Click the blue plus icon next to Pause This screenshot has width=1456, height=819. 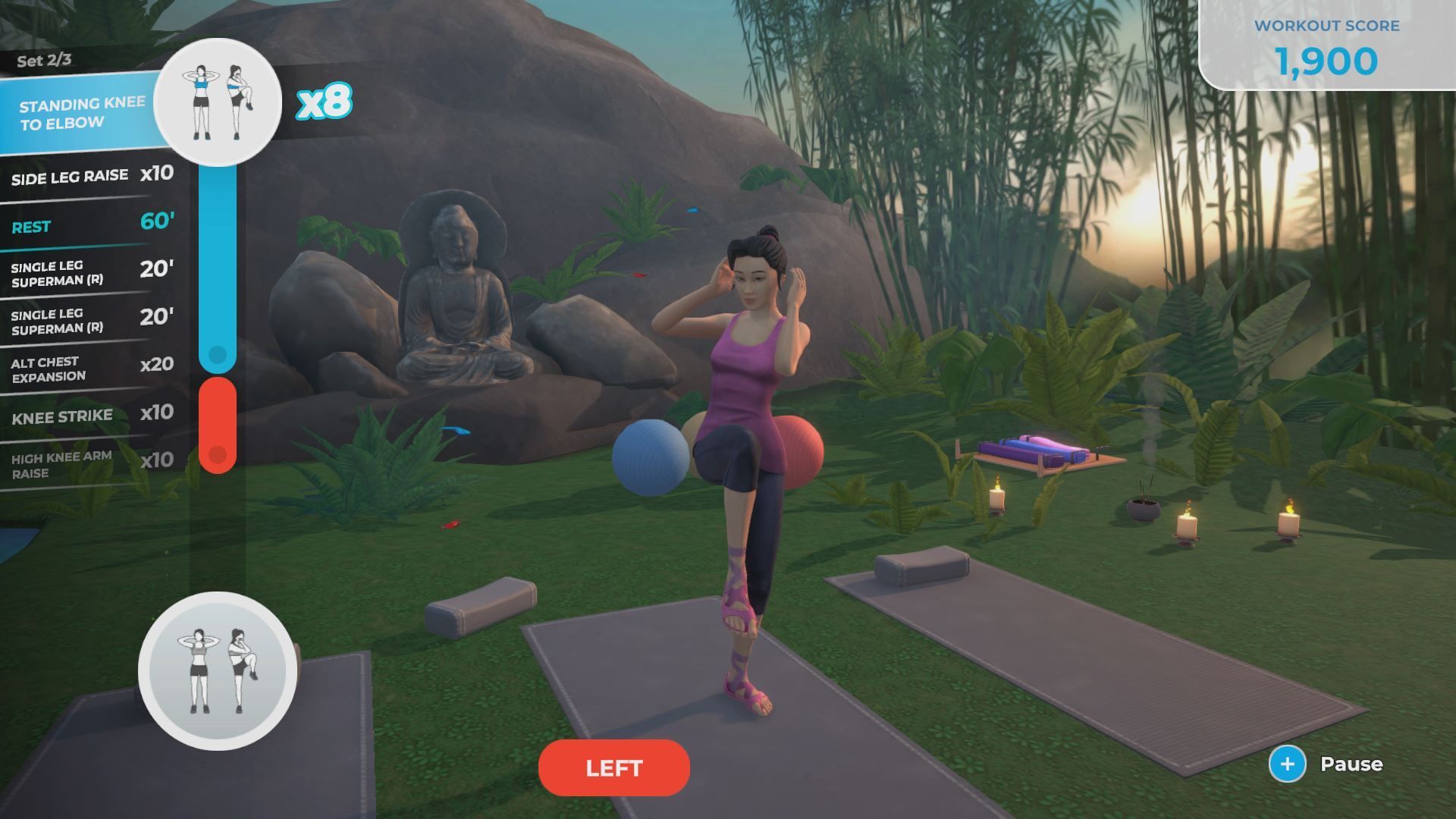click(x=1287, y=764)
